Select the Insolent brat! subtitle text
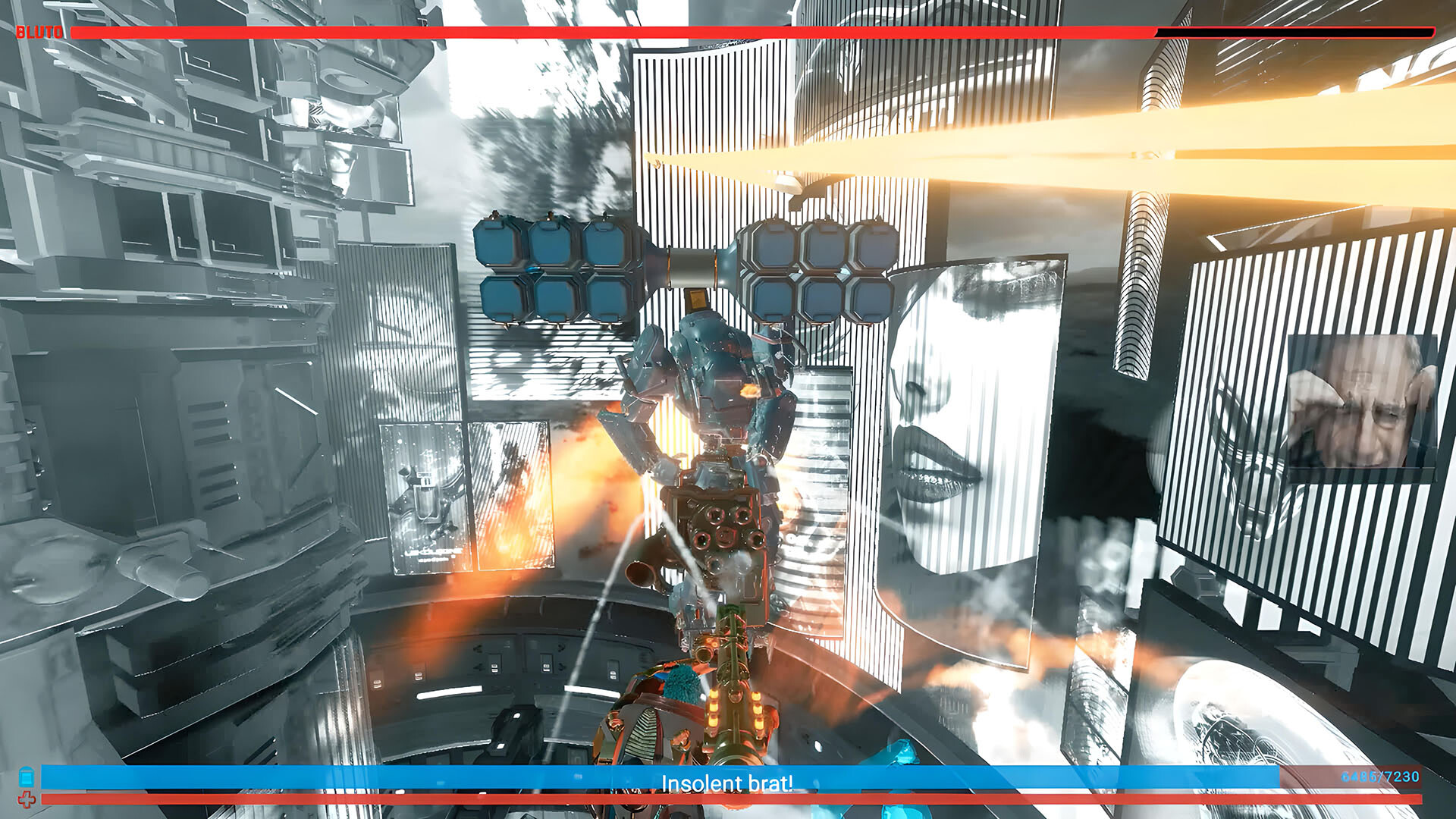1456x819 pixels. tap(728, 784)
